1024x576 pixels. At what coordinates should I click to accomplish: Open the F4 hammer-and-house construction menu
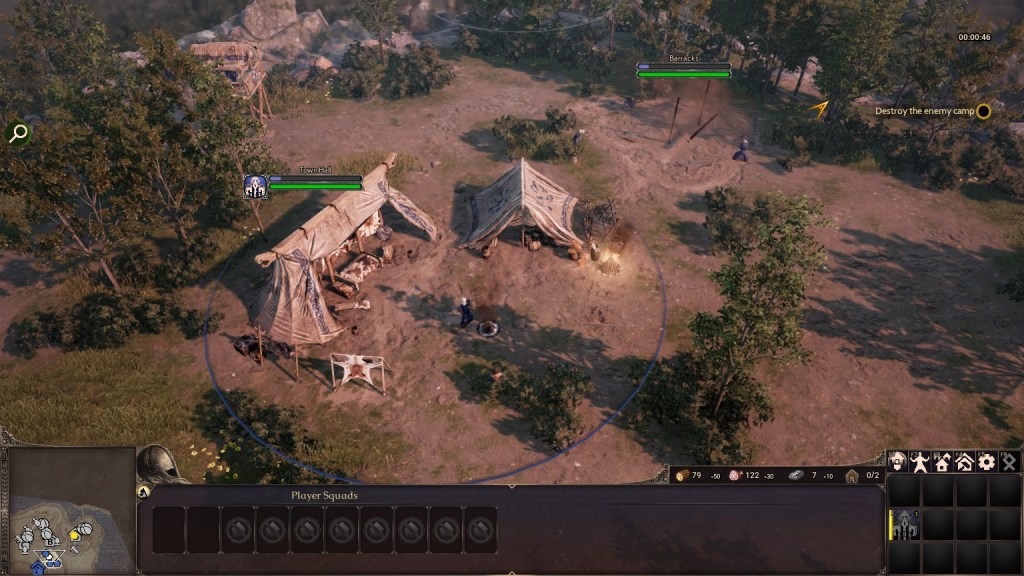(x=965, y=462)
